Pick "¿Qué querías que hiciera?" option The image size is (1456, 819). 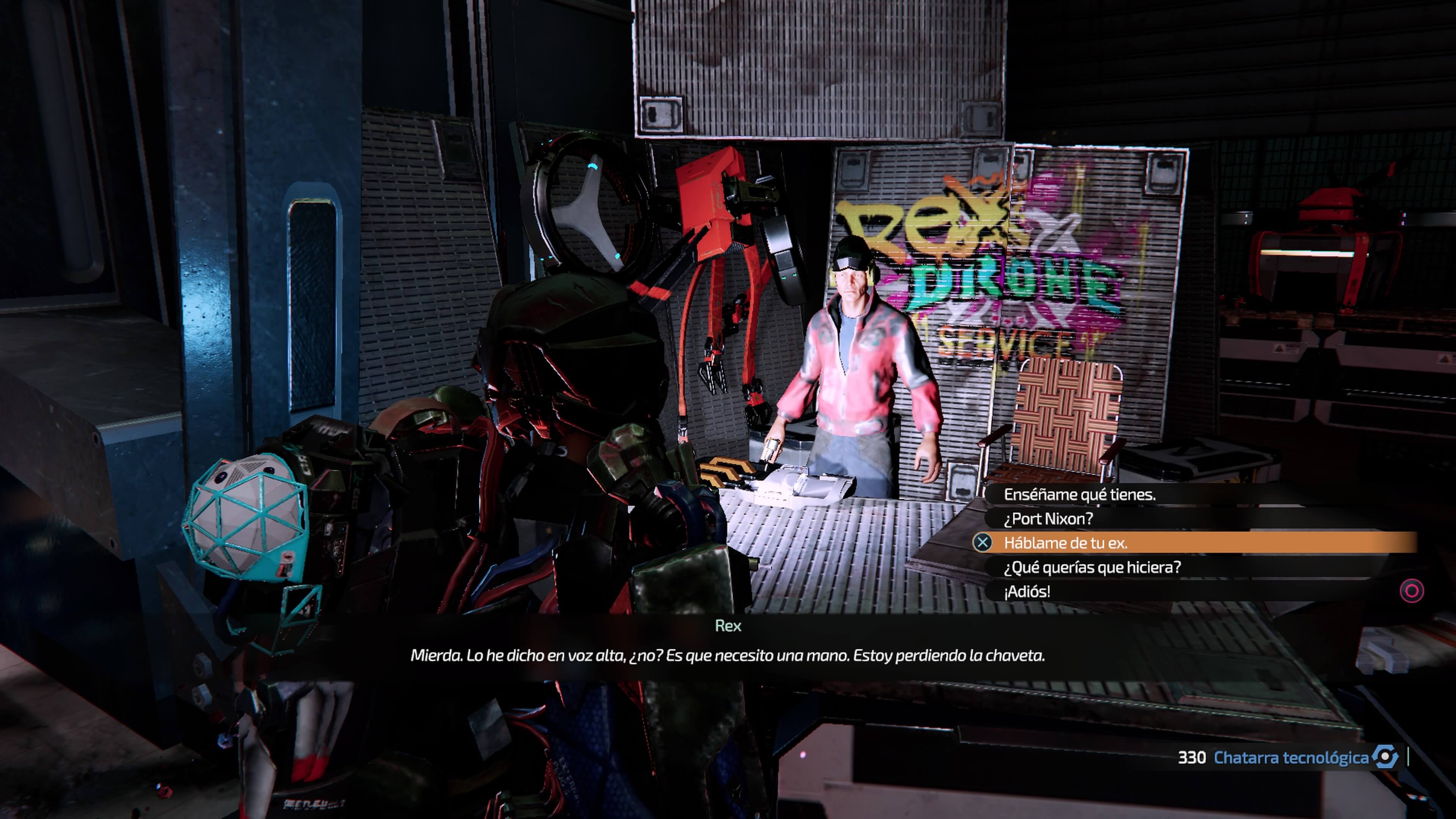(x=1092, y=568)
